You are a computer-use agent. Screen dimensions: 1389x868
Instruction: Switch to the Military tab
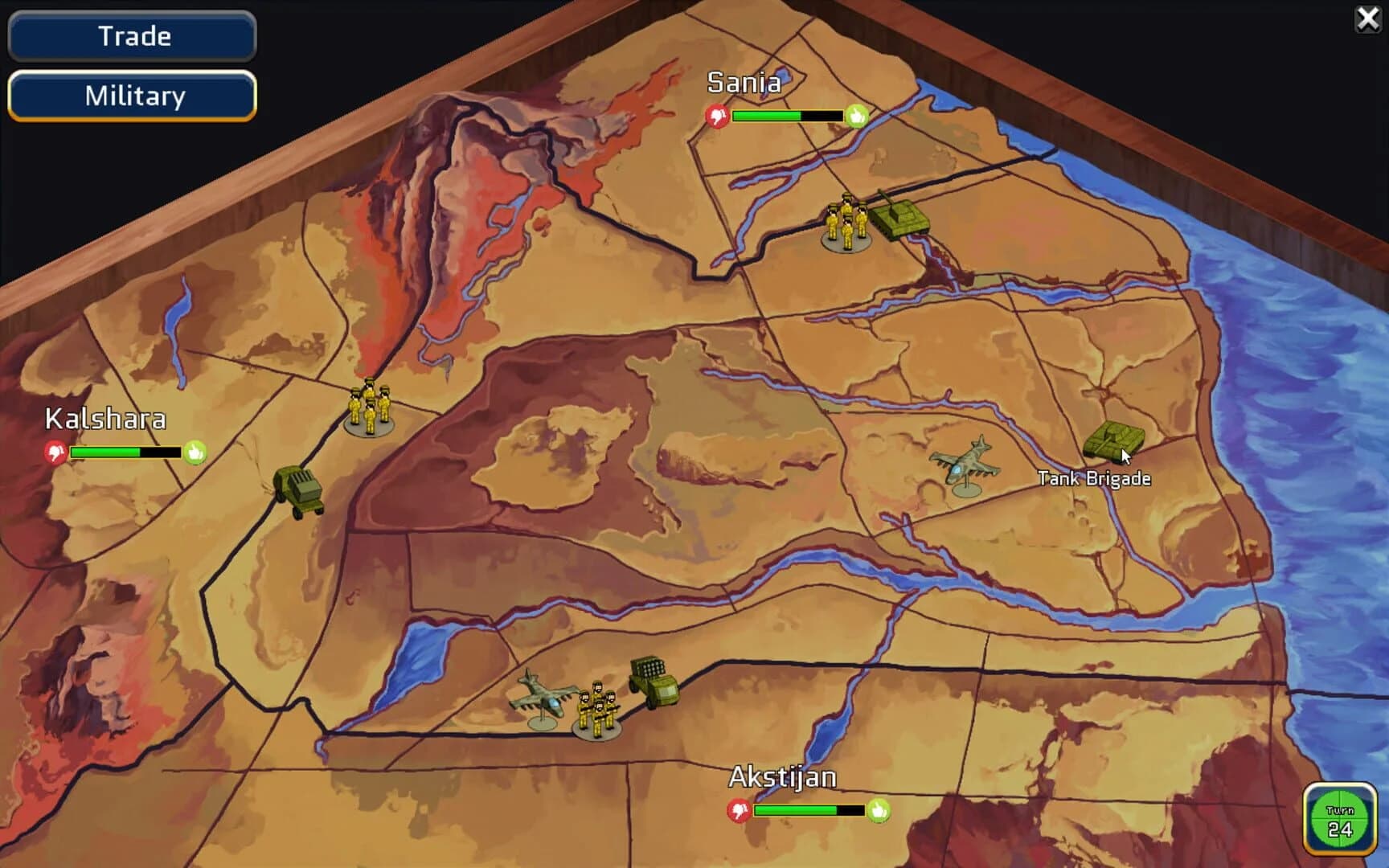131,96
